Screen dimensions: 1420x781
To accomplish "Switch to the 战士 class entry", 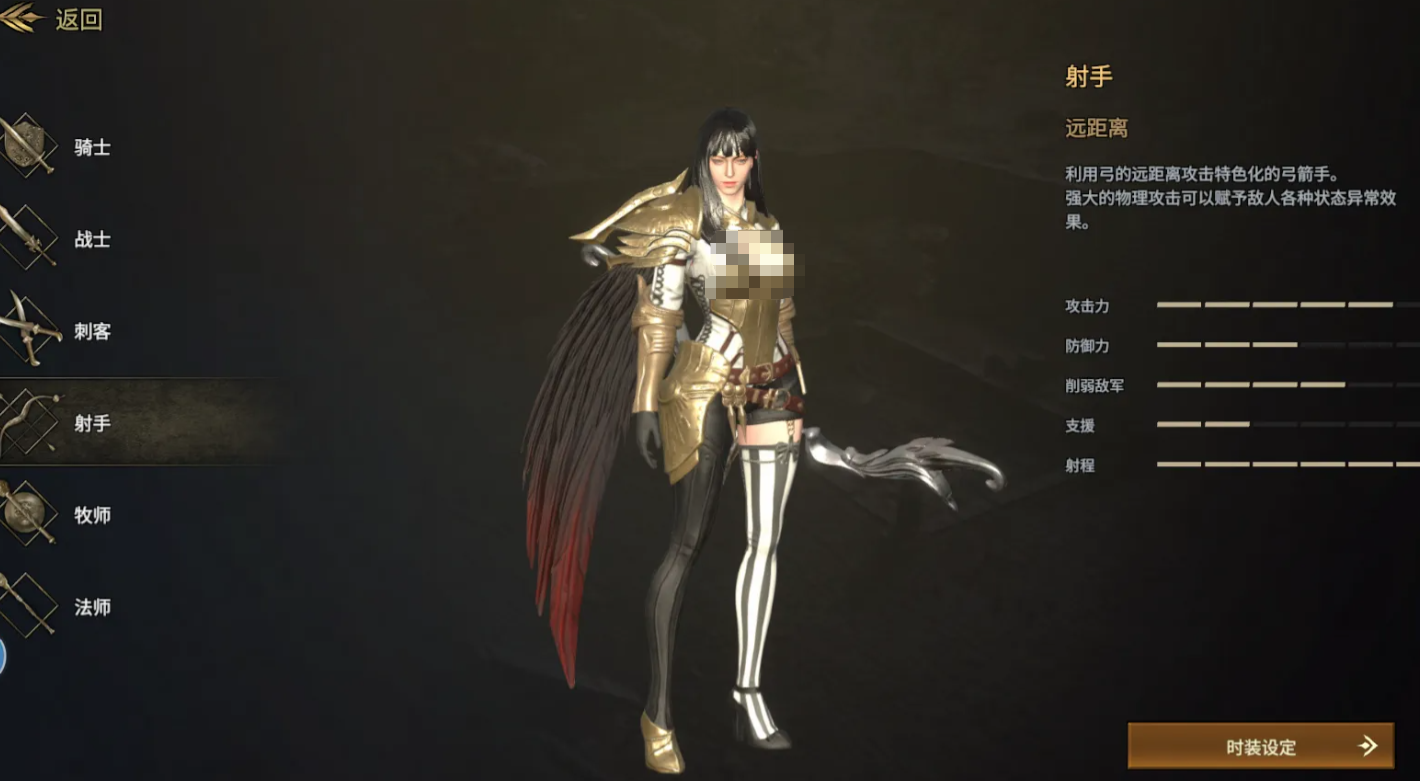I will [90, 237].
